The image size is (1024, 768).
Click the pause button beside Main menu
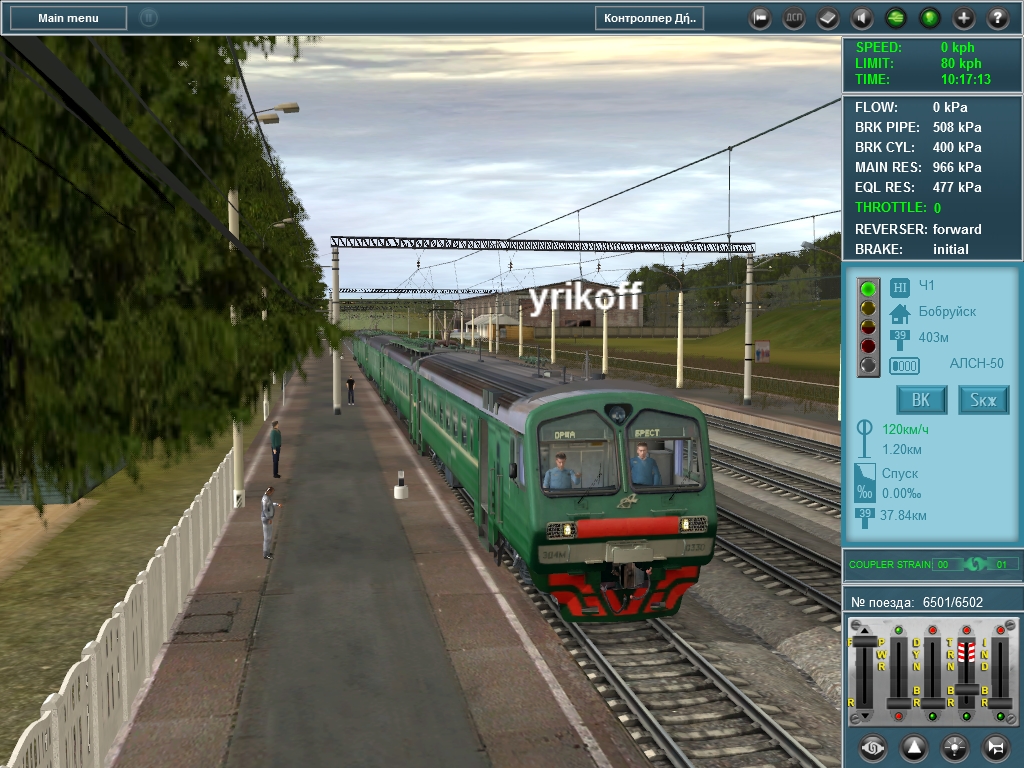point(149,18)
